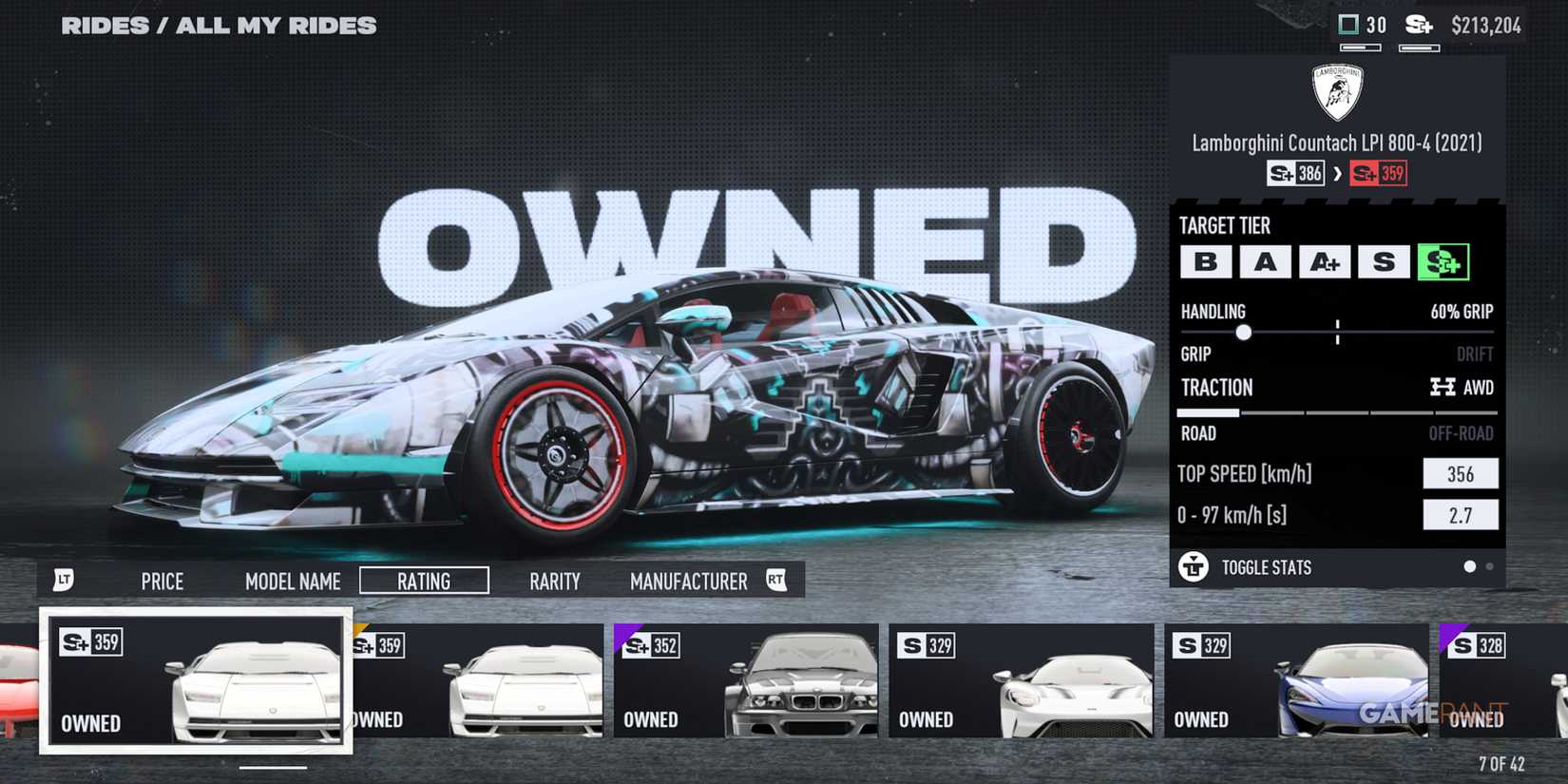Click the Lamborghini manufacturer badge

coord(1334,90)
